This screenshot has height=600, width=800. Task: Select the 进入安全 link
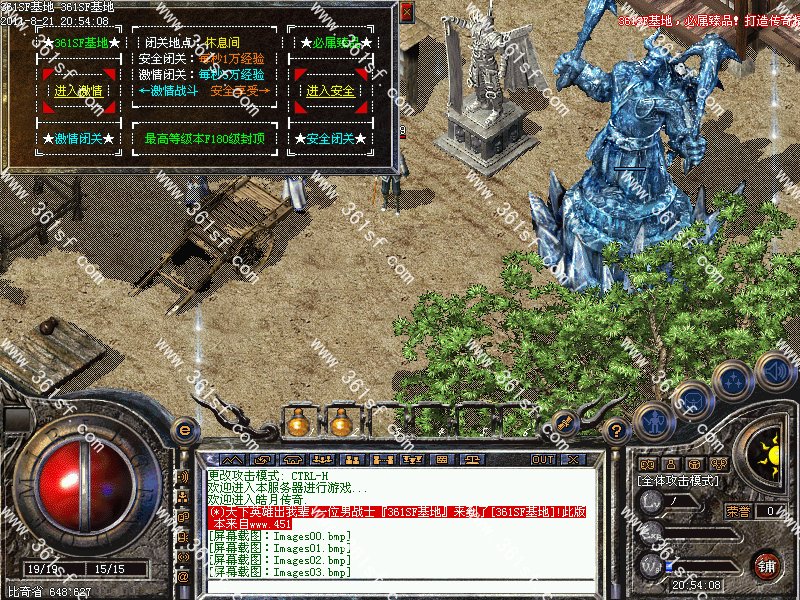(x=331, y=91)
